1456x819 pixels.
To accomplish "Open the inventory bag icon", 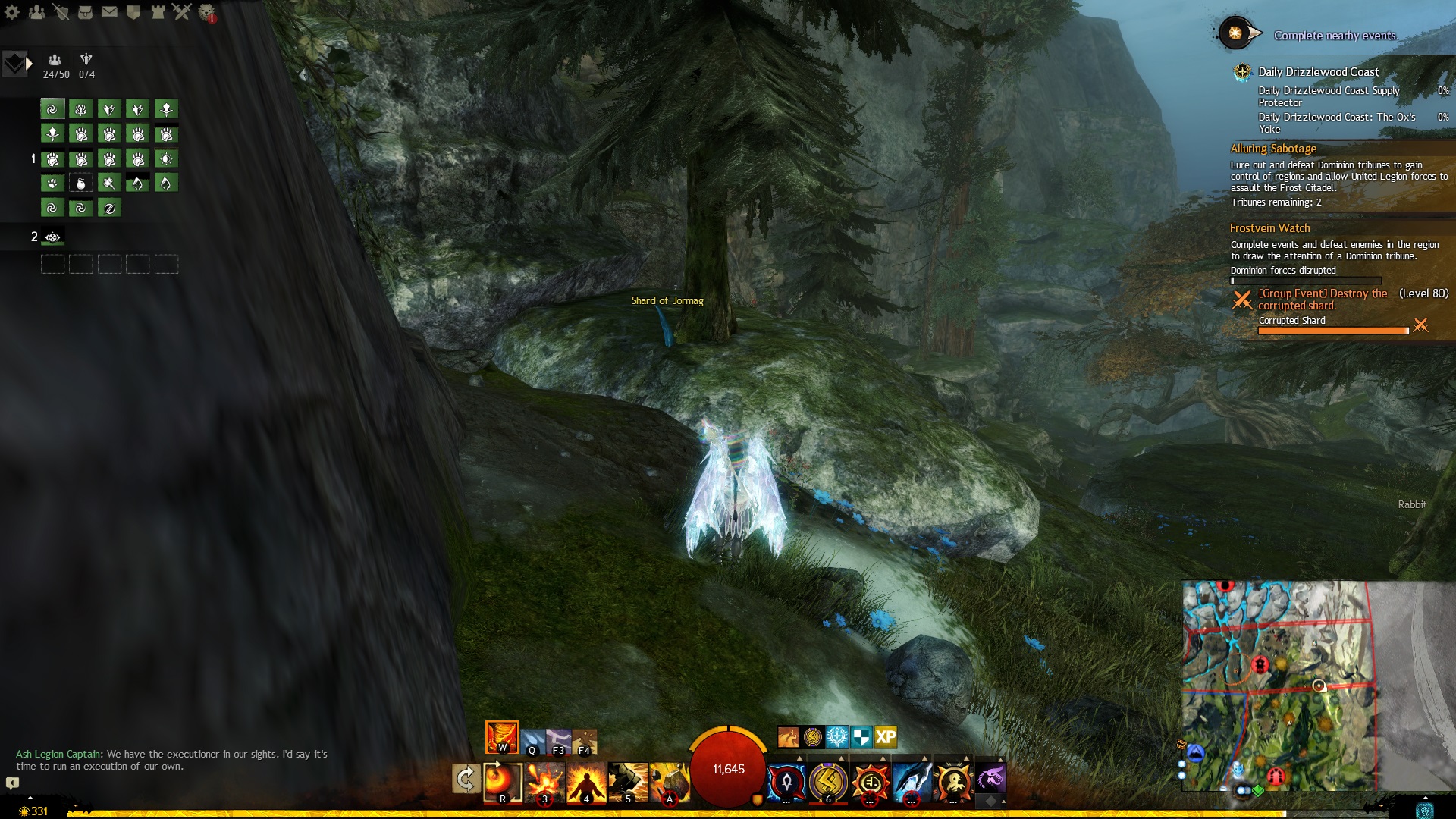I will point(85,12).
